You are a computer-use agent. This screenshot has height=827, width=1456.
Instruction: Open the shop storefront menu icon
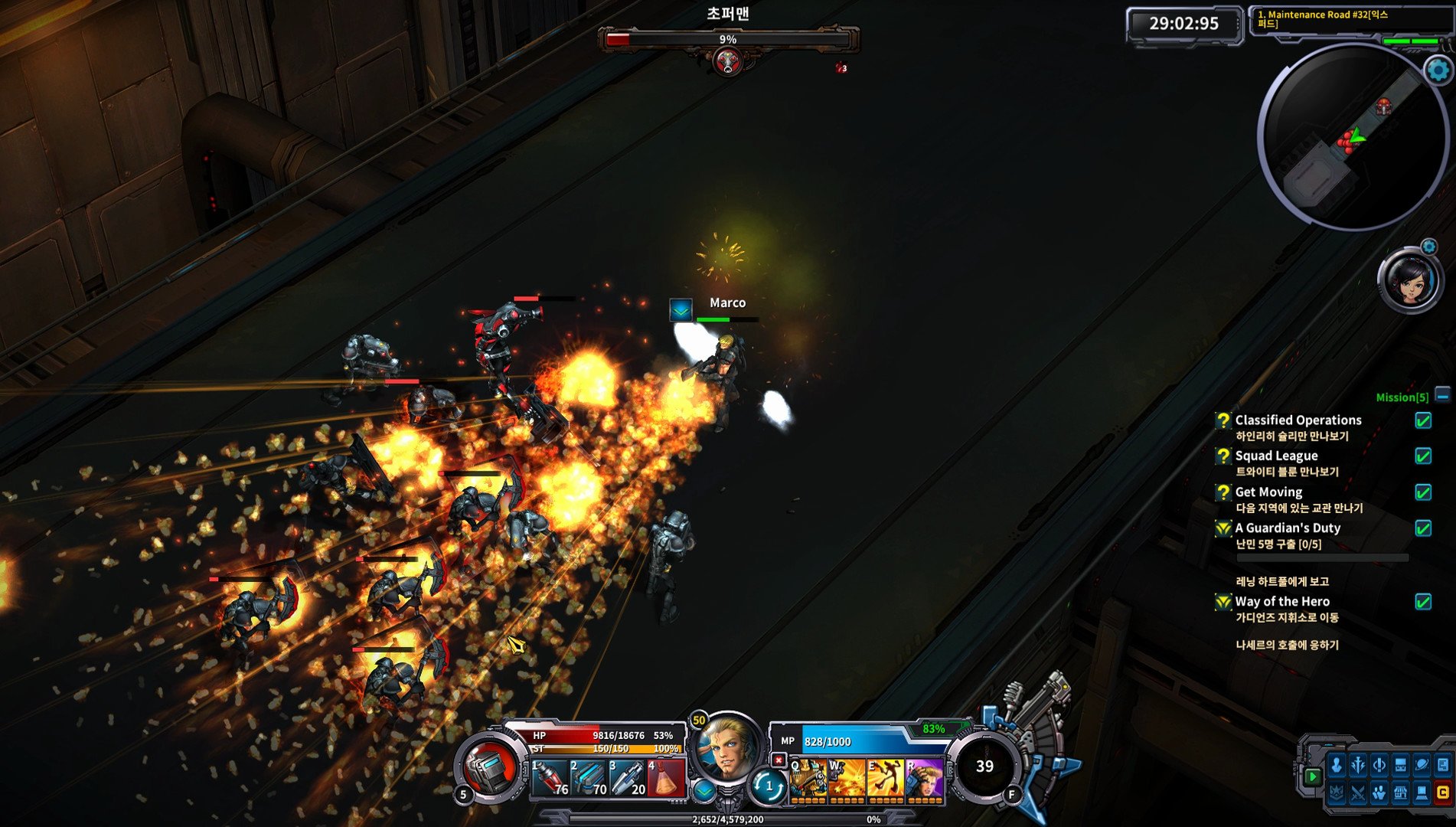(x=1400, y=793)
